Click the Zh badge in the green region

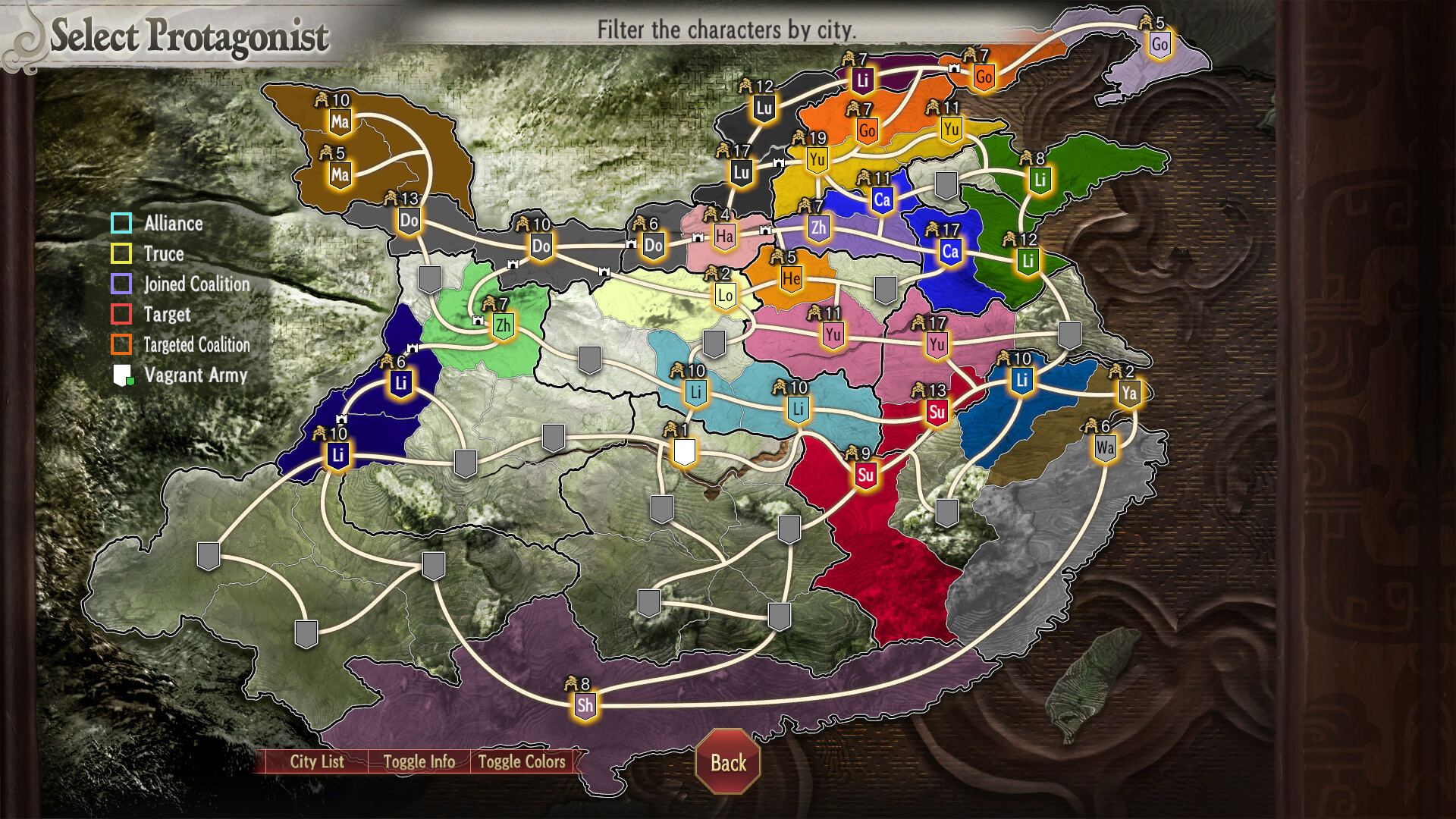click(503, 325)
